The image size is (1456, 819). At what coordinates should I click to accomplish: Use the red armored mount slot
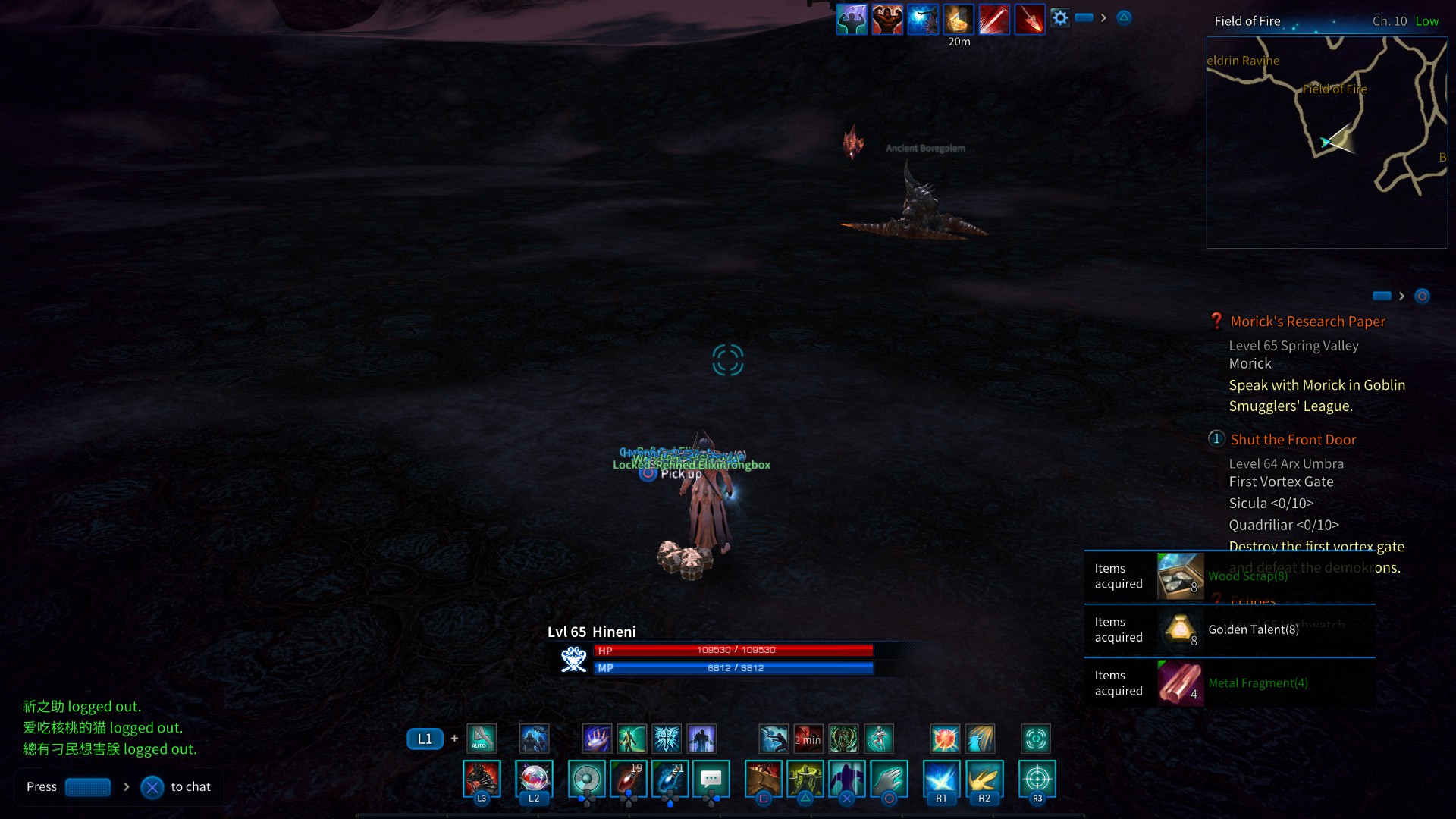[x=482, y=779]
